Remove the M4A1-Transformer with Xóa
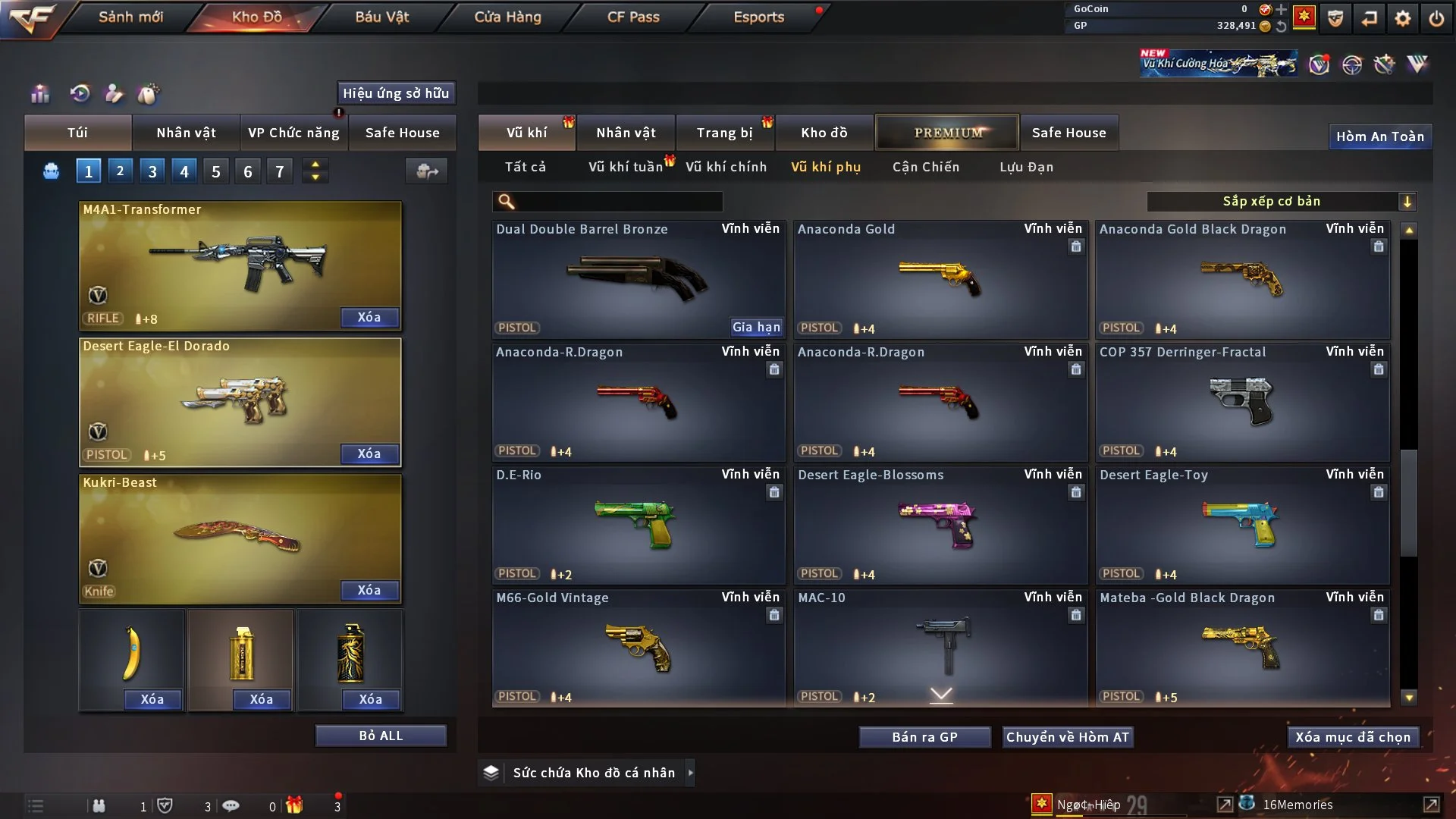1456x819 pixels. 369,317
